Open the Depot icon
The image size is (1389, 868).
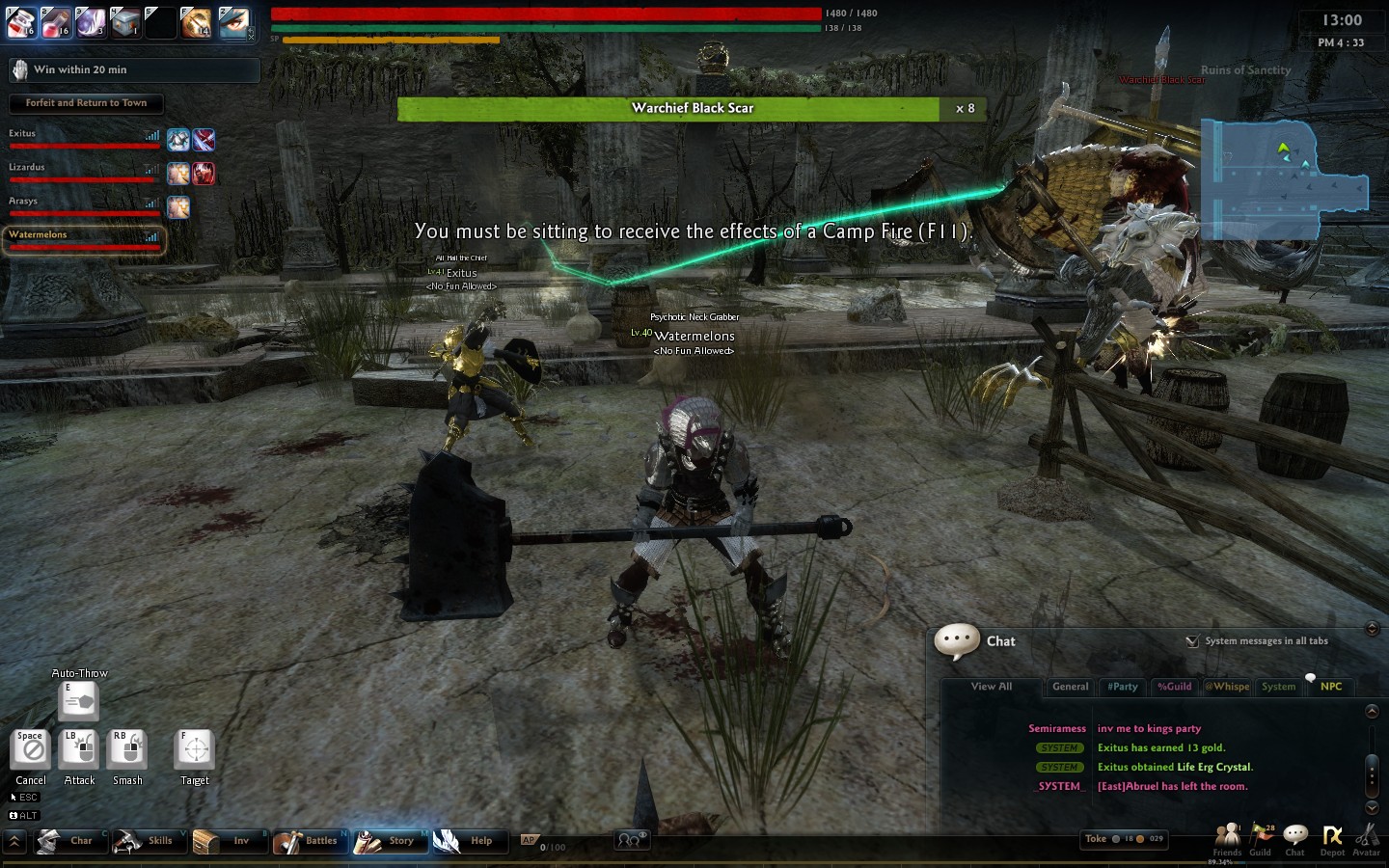pyautogui.click(x=1332, y=838)
